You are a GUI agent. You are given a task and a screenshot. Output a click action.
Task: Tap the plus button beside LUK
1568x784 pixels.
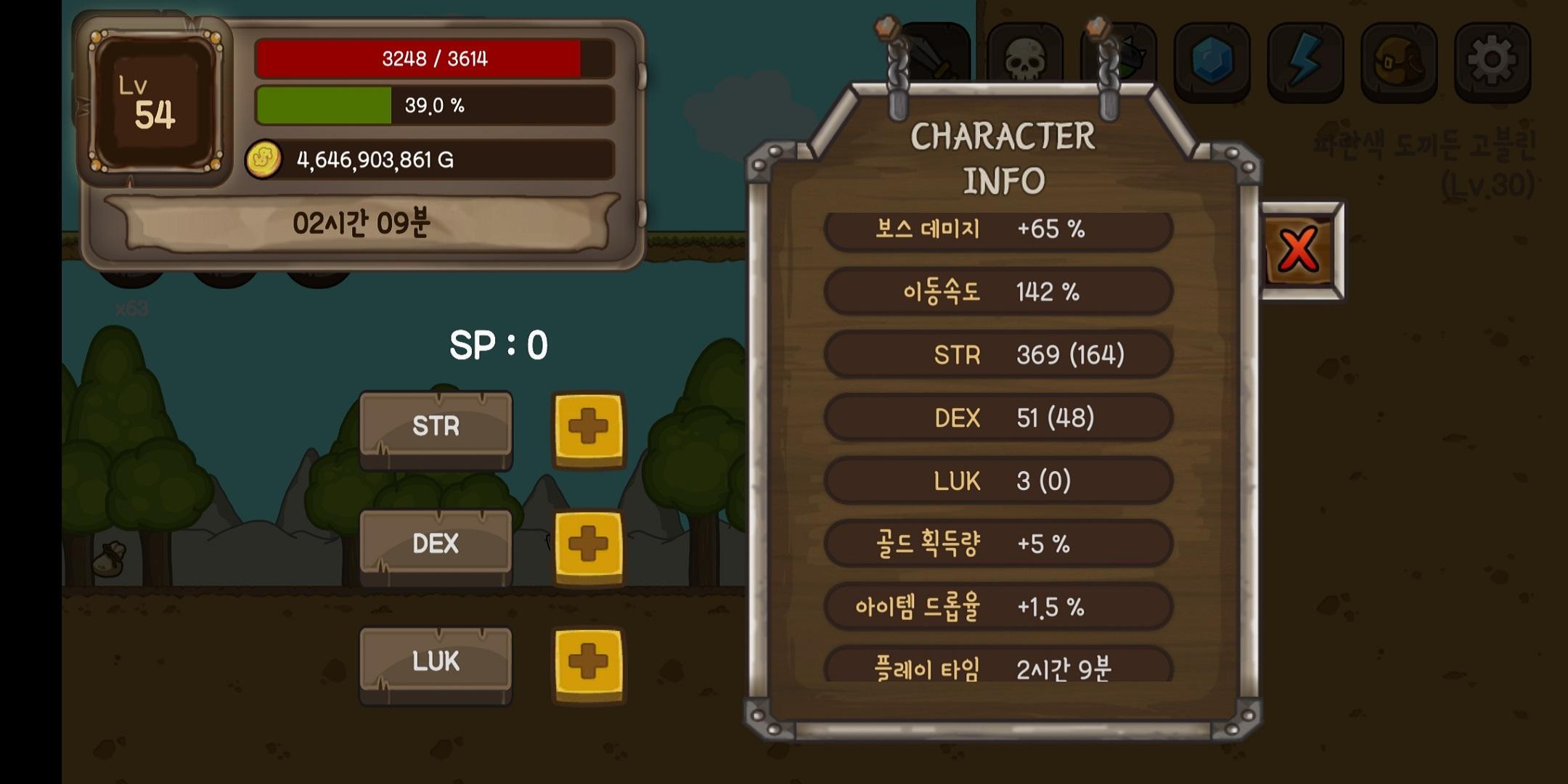click(588, 663)
